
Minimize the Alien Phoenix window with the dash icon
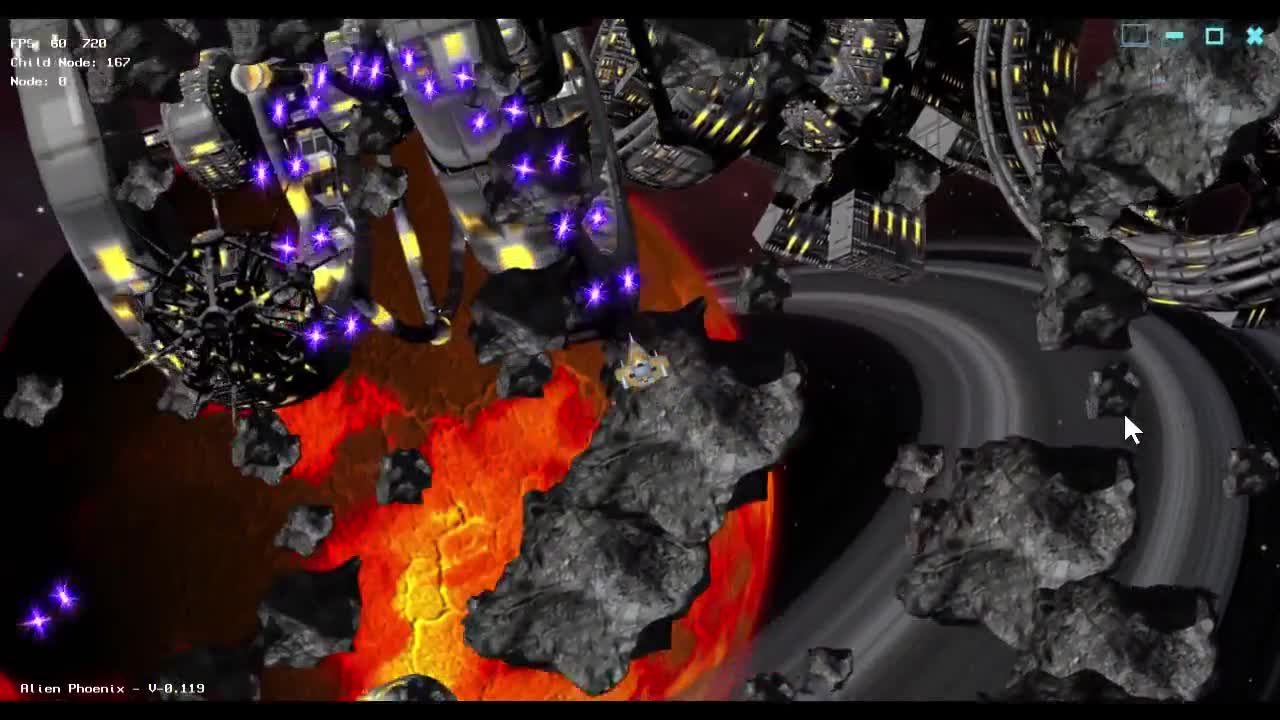pos(1173,36)
